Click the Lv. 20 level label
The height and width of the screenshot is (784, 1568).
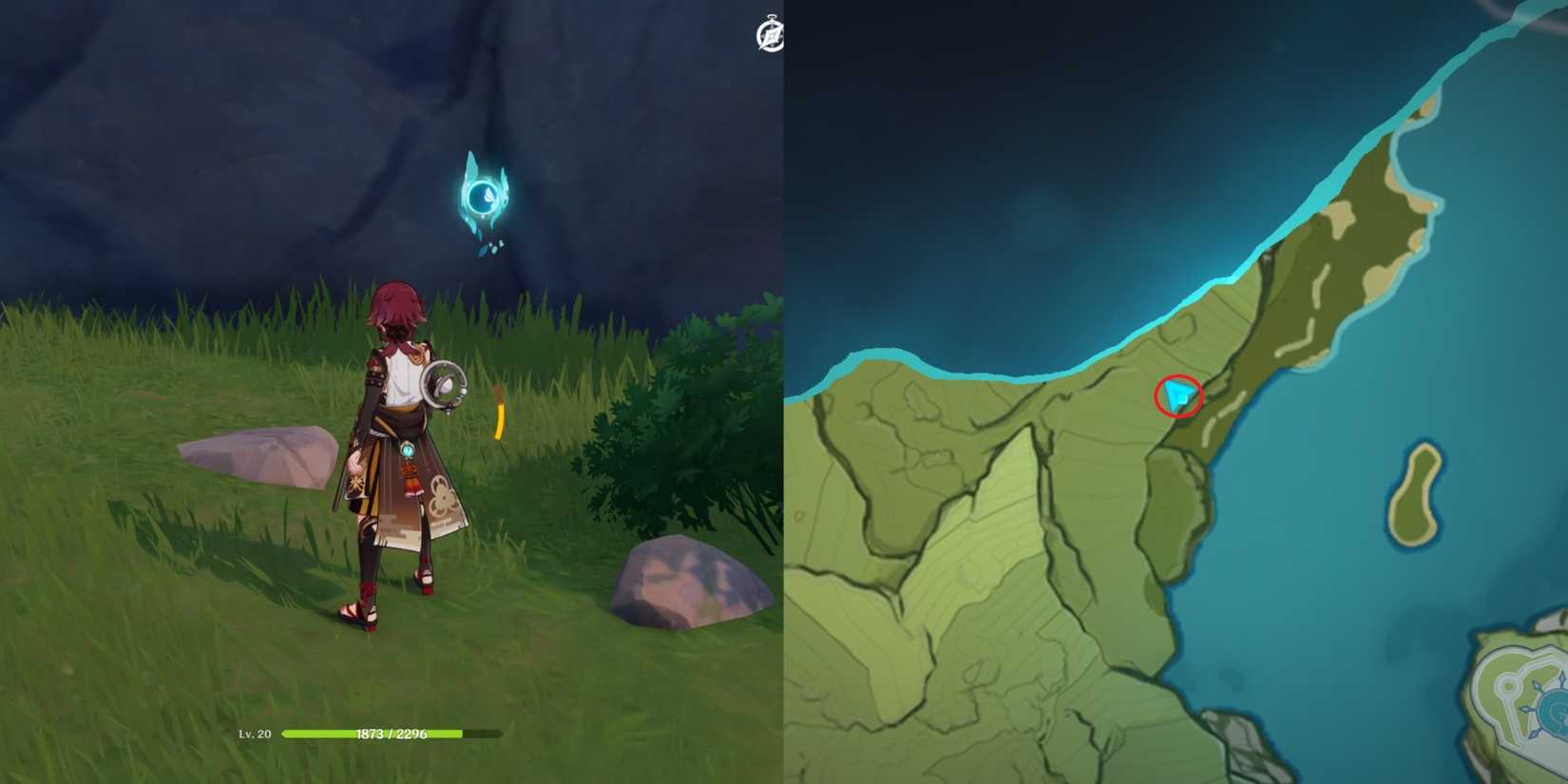coord(255,734)
